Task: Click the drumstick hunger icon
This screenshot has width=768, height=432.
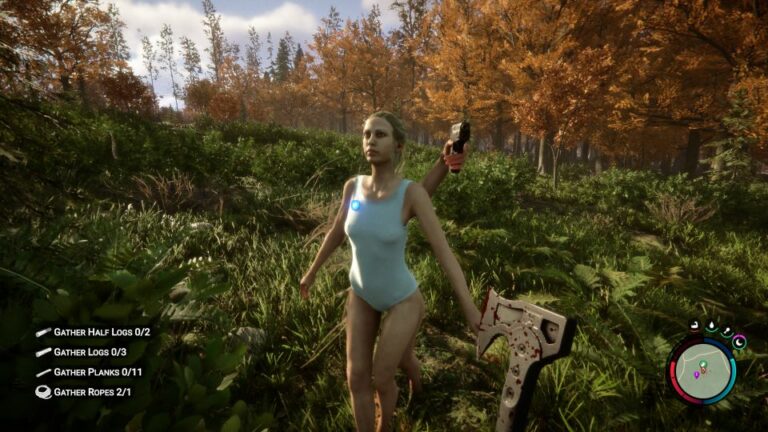Action: coord(726,331)
